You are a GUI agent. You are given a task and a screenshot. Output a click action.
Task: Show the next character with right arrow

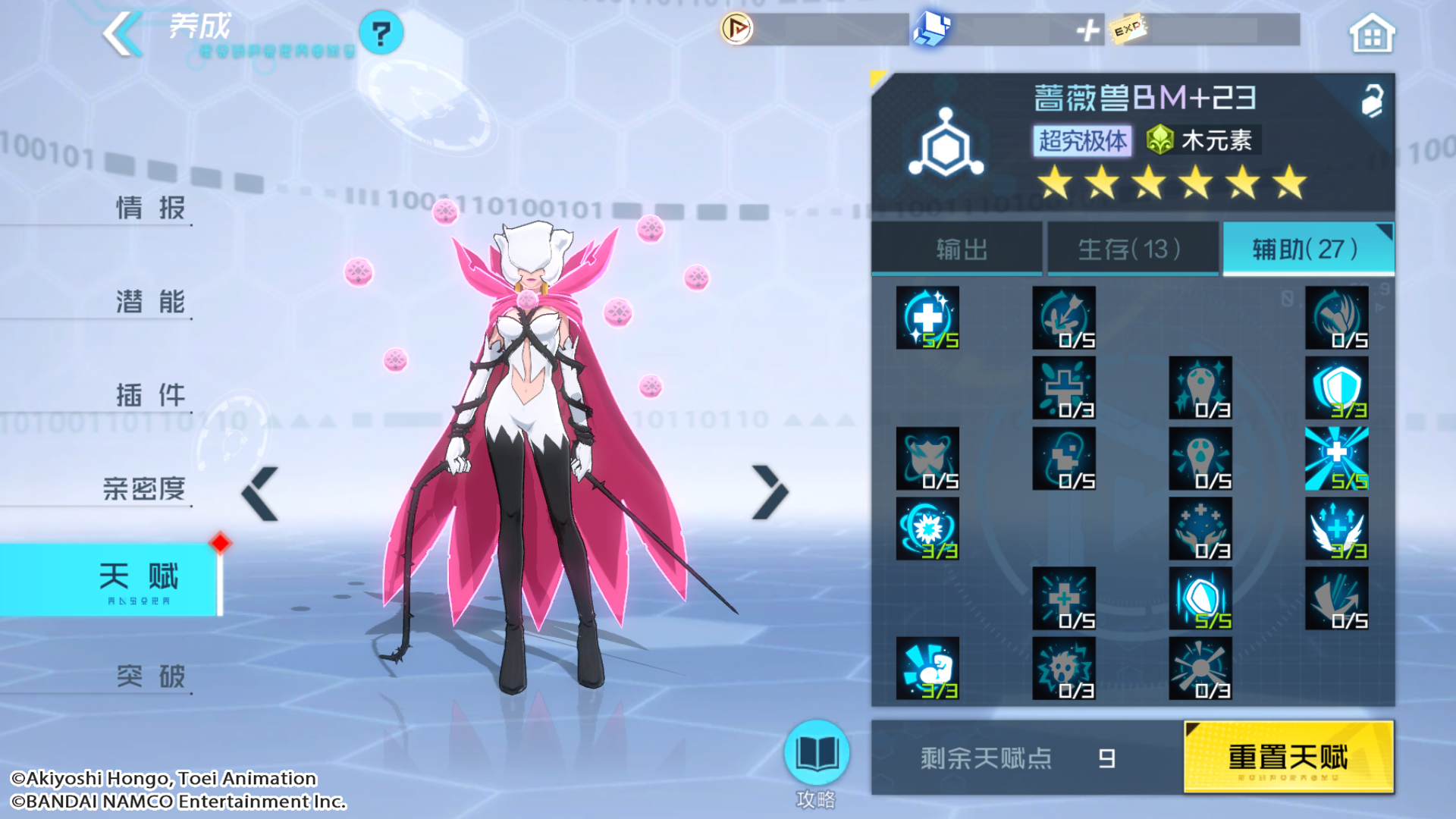pos(770,493)
